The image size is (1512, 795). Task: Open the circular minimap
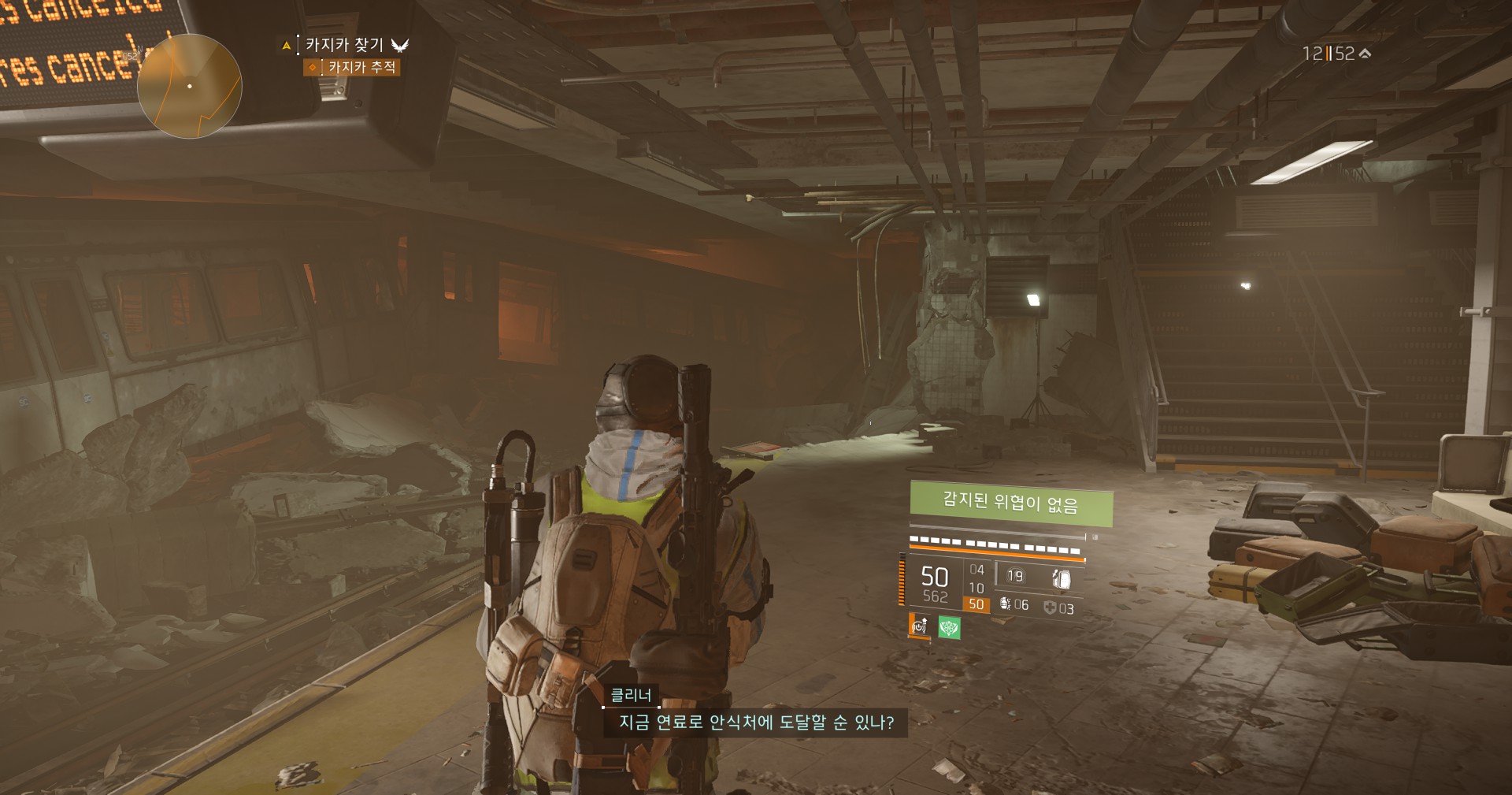pyautogui.click(x=189, y=86)
